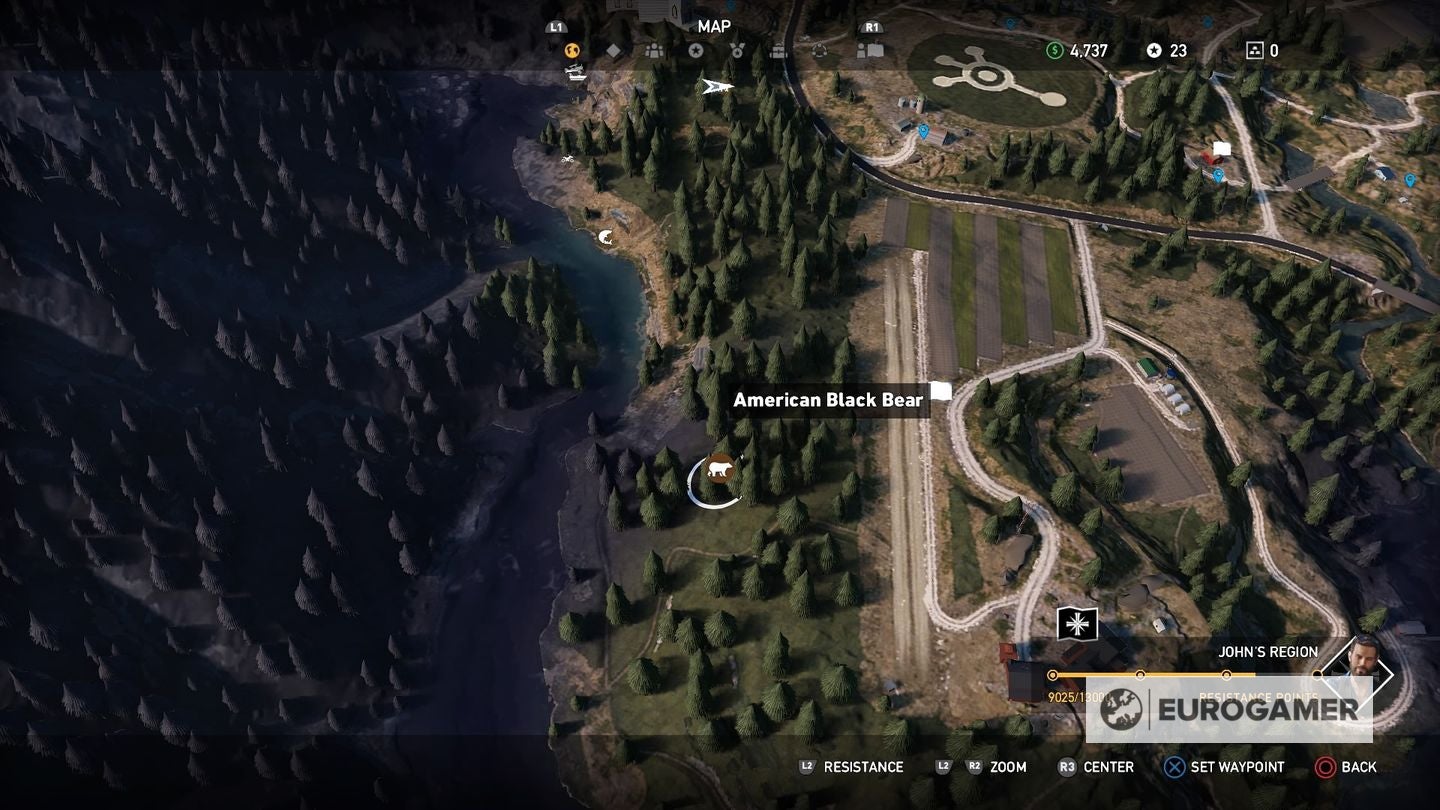The width and height of the screenshot is (1440, 810).
Task: Open the shop backpack icon
Action: 778,50
